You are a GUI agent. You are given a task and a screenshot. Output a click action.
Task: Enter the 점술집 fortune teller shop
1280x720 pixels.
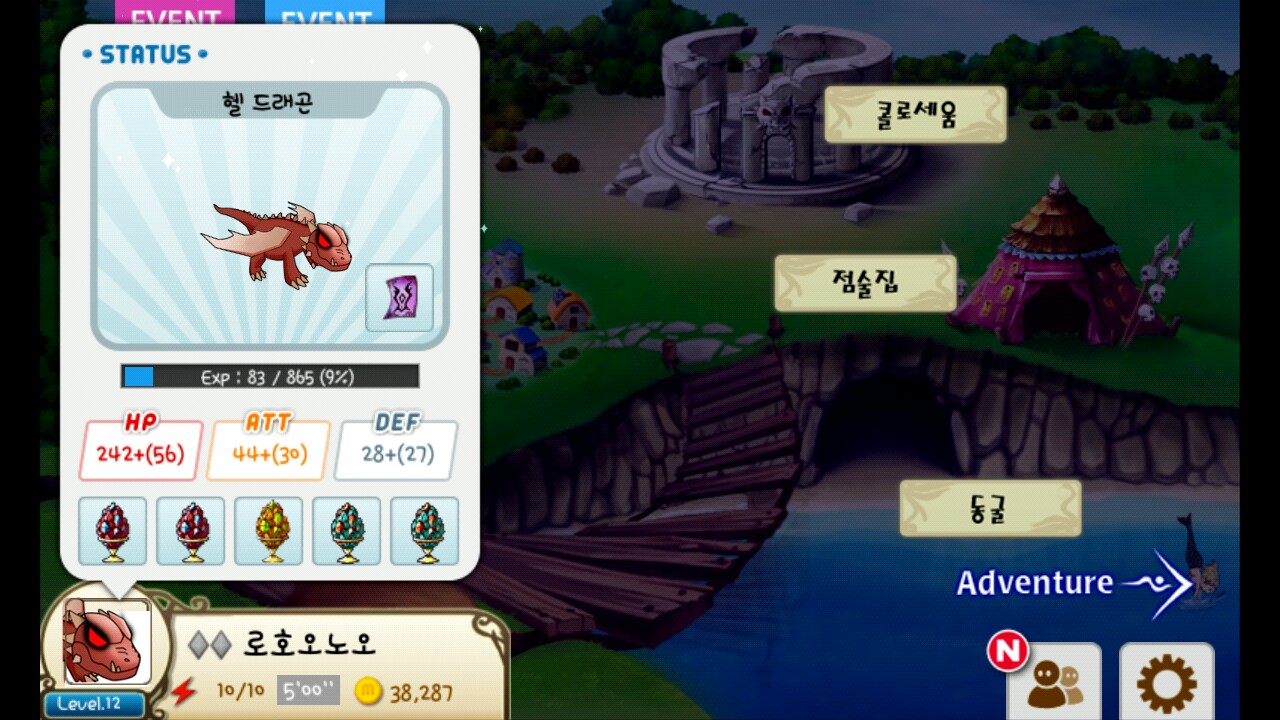tap(865, 283)
